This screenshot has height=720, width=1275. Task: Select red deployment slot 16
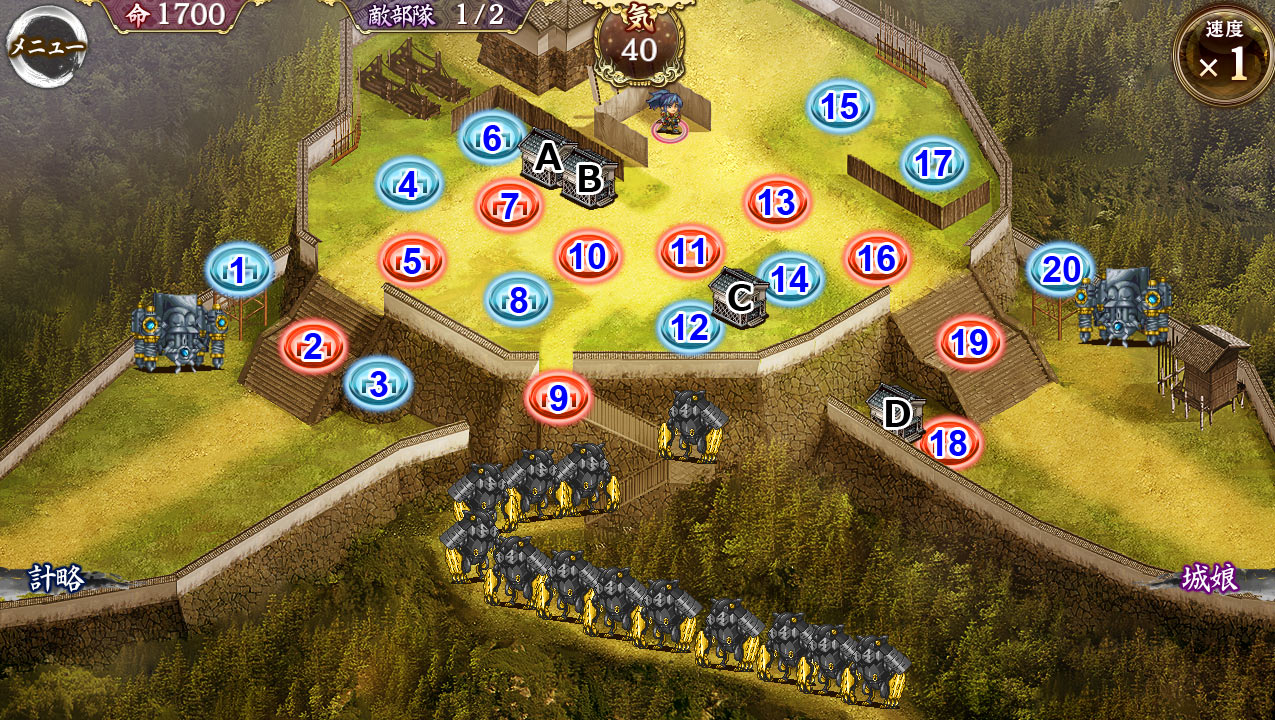(x=876, y=259)
